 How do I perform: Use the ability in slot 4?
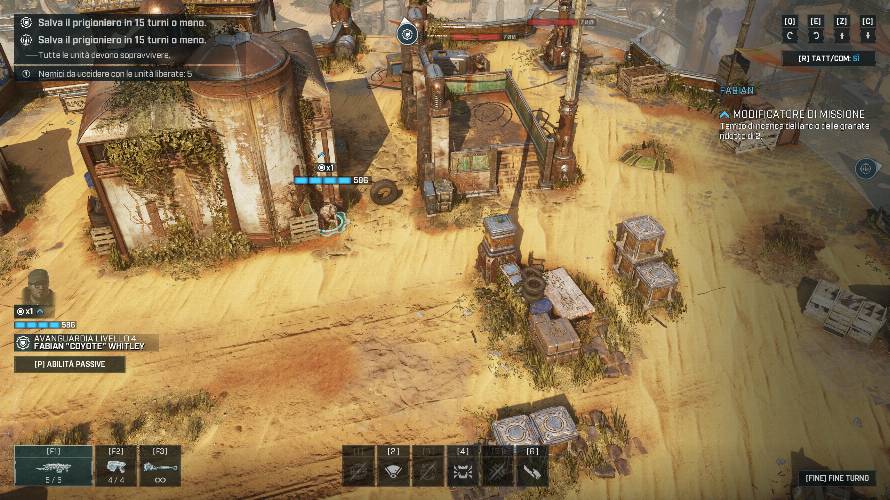(x=462, y=467)
